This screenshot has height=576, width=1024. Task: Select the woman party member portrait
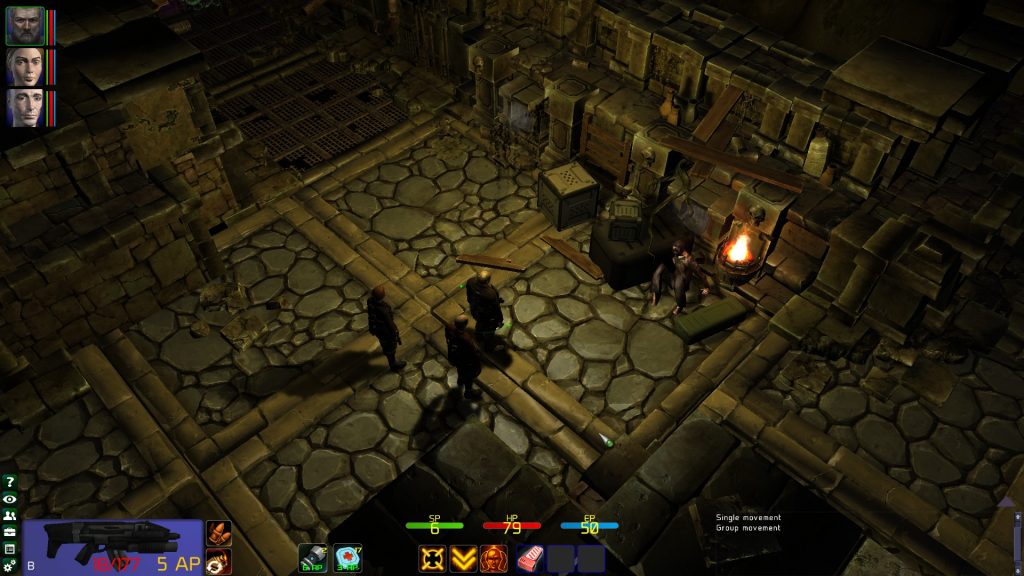click(25, 67)
